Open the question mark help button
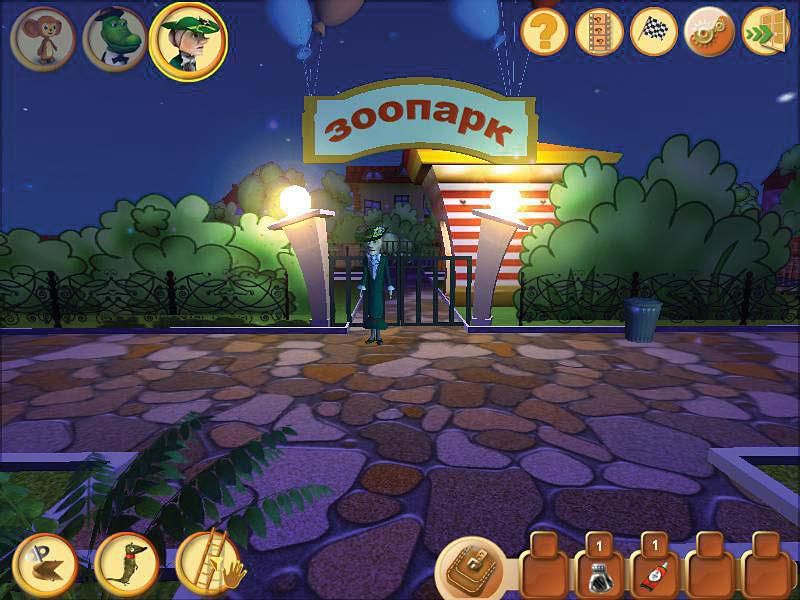 click(545, 33)
